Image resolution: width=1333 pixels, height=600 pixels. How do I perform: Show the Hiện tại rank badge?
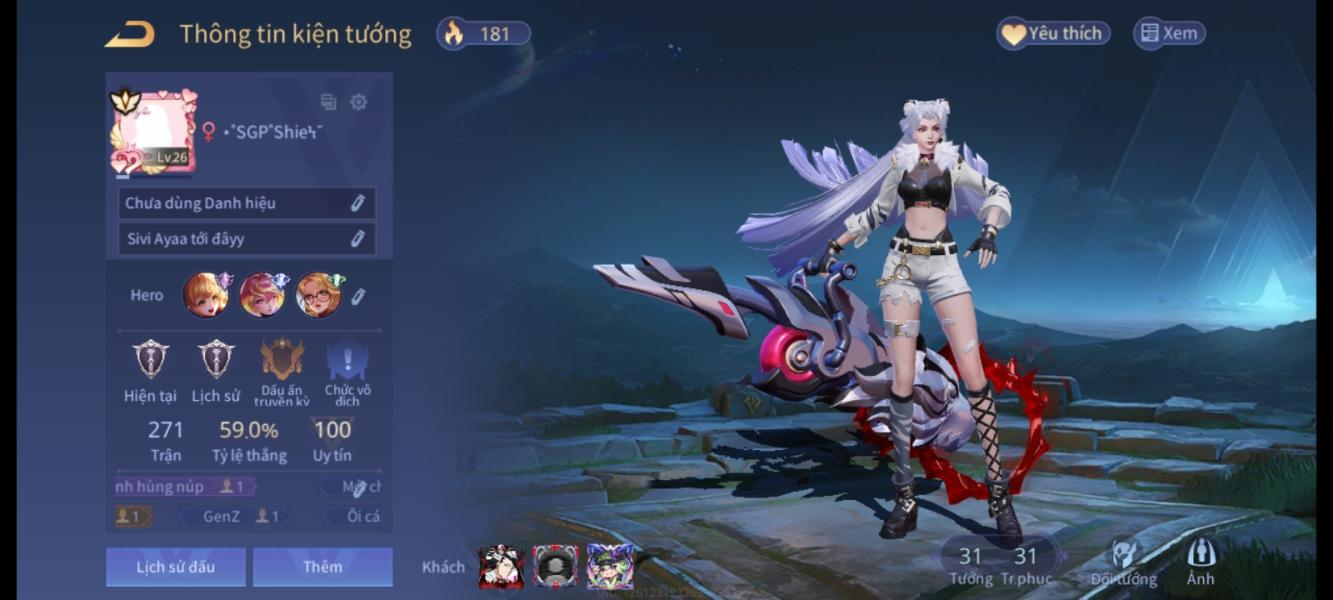[151, 360]
